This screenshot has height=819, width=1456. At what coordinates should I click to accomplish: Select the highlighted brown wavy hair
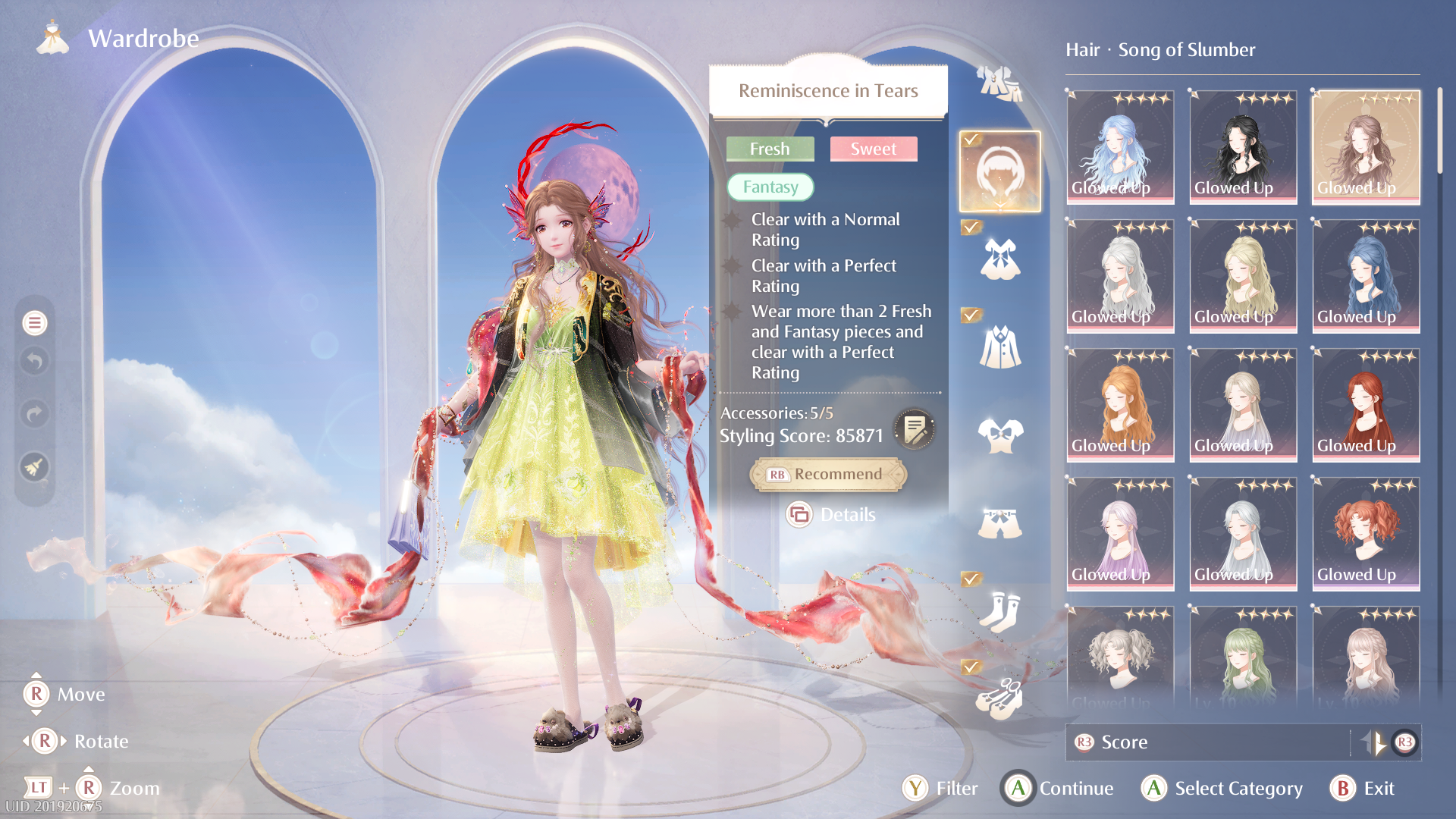pyautogui.click(x=1366, y=147)
